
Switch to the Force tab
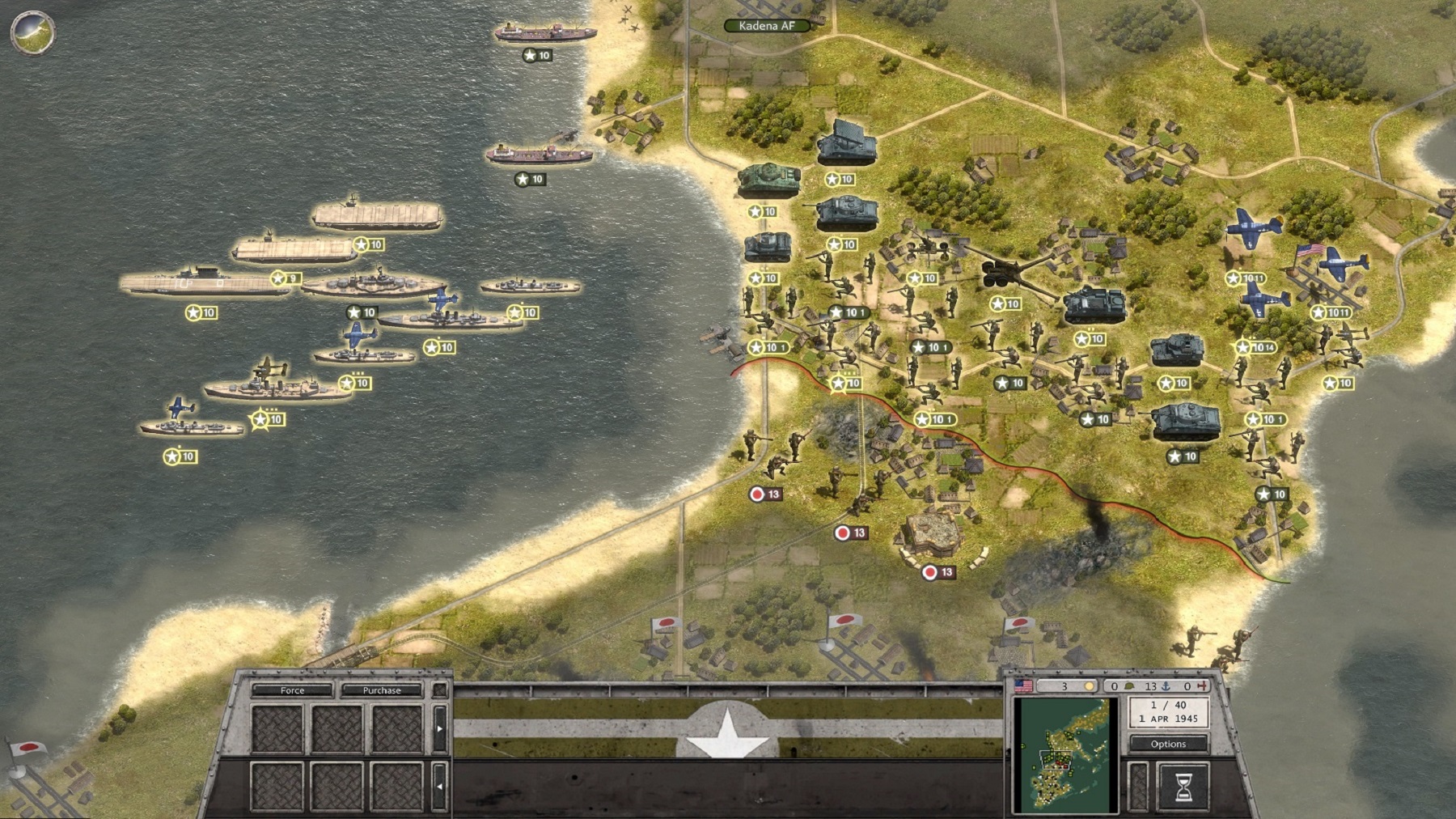tap(293, 691)
